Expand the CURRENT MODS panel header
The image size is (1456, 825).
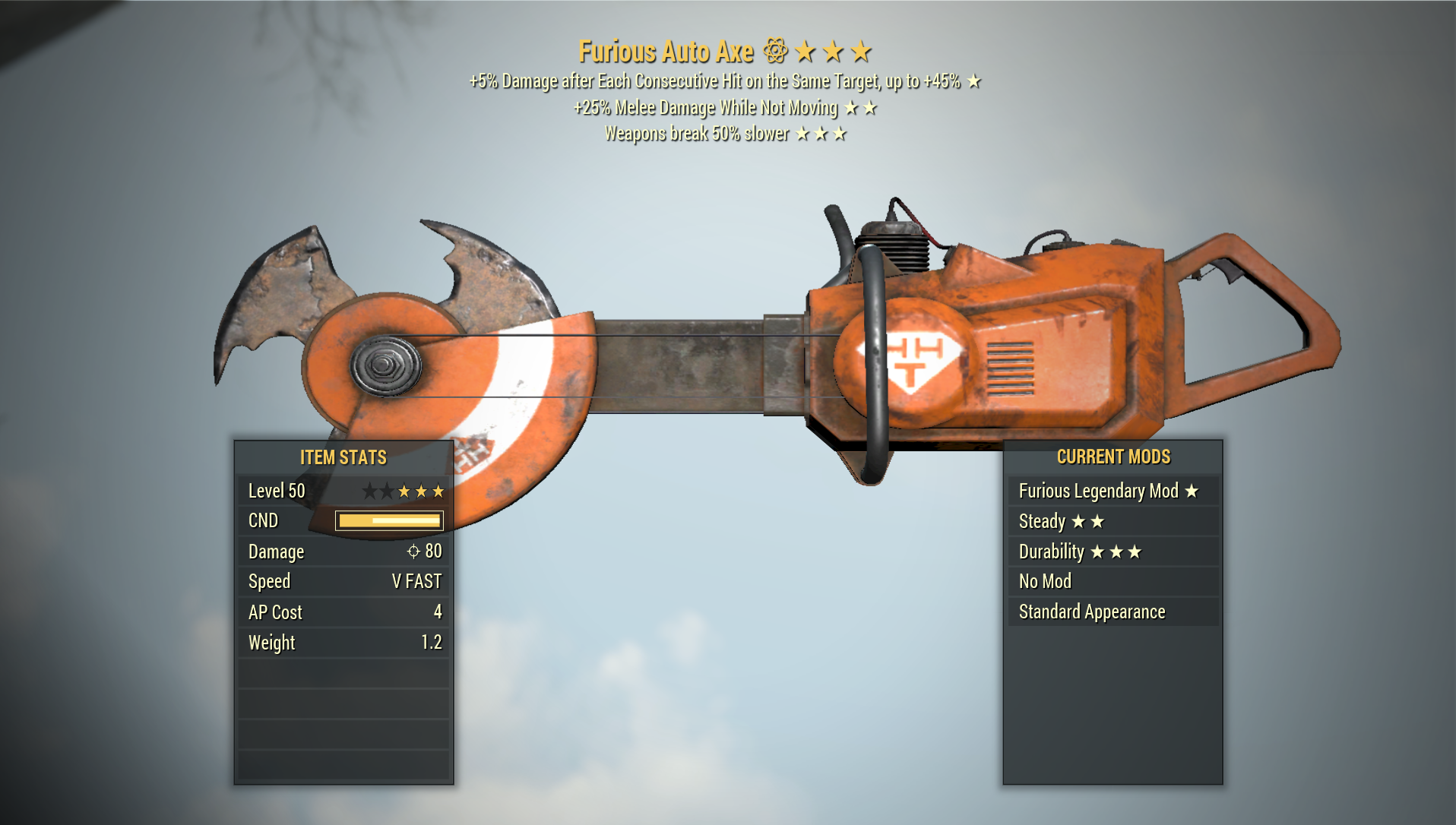[1113, 457]
